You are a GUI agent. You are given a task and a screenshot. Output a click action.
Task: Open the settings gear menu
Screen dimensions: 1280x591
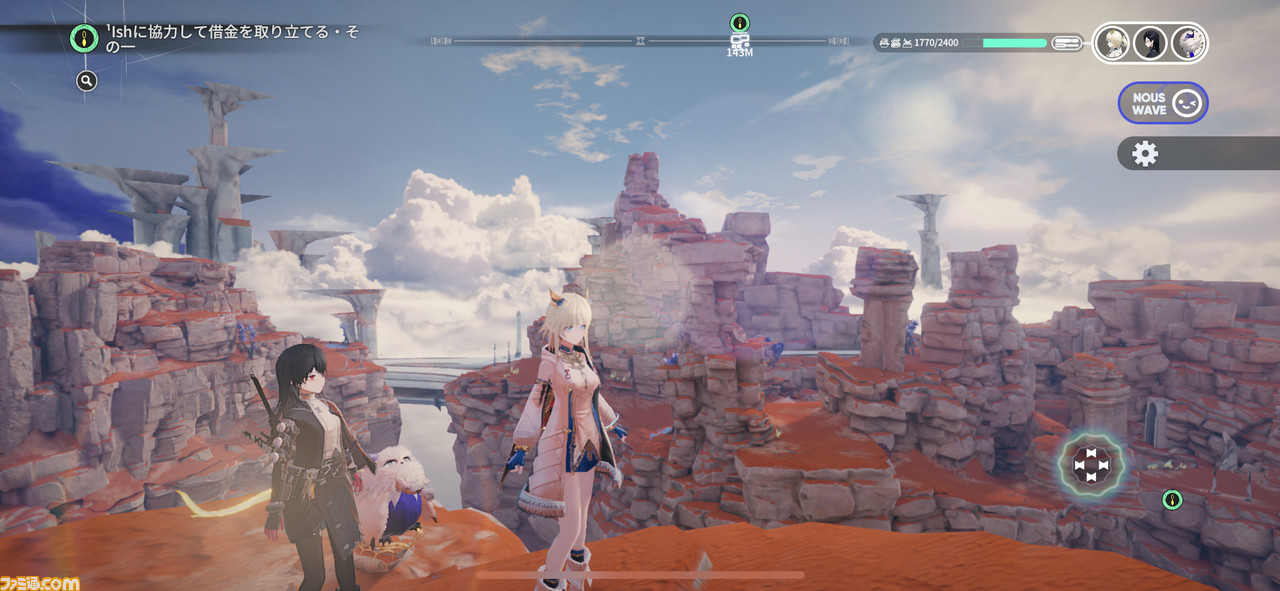click(x=1144, y=153)
